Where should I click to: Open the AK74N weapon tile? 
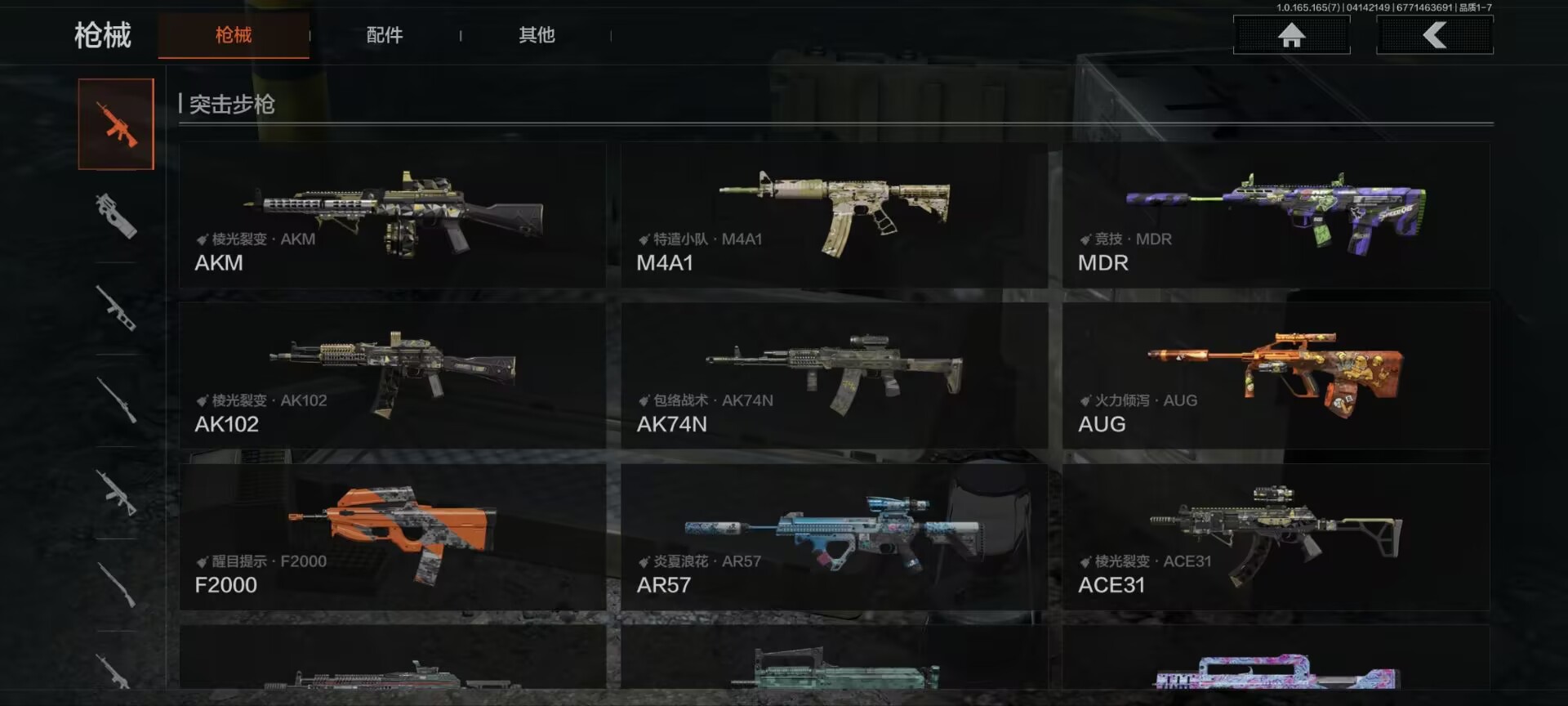click(834, 376)
